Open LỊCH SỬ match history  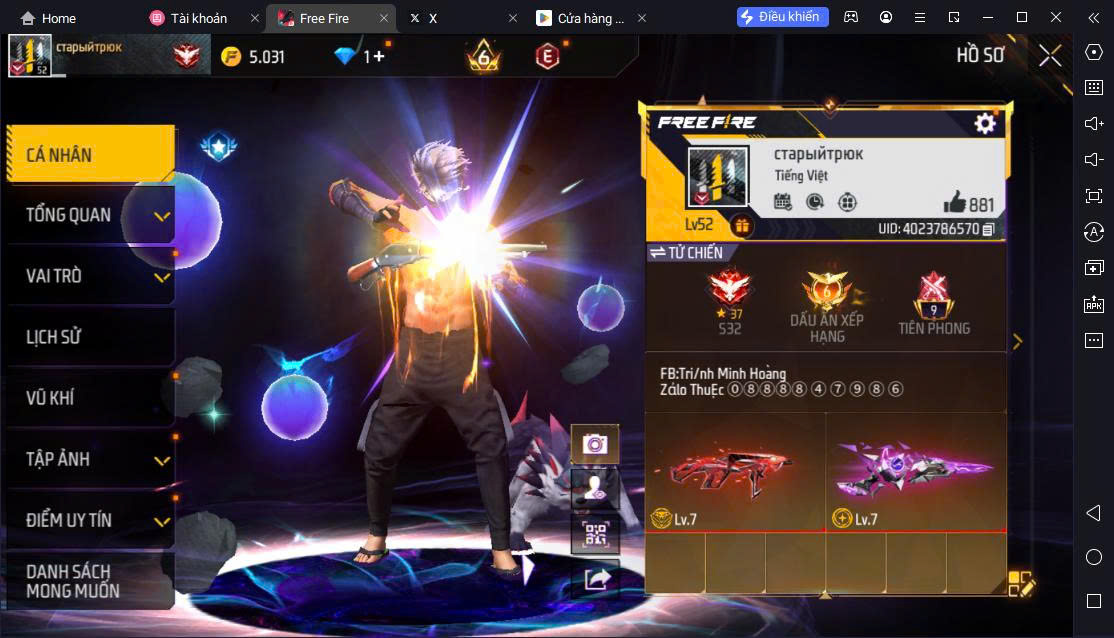90,337
